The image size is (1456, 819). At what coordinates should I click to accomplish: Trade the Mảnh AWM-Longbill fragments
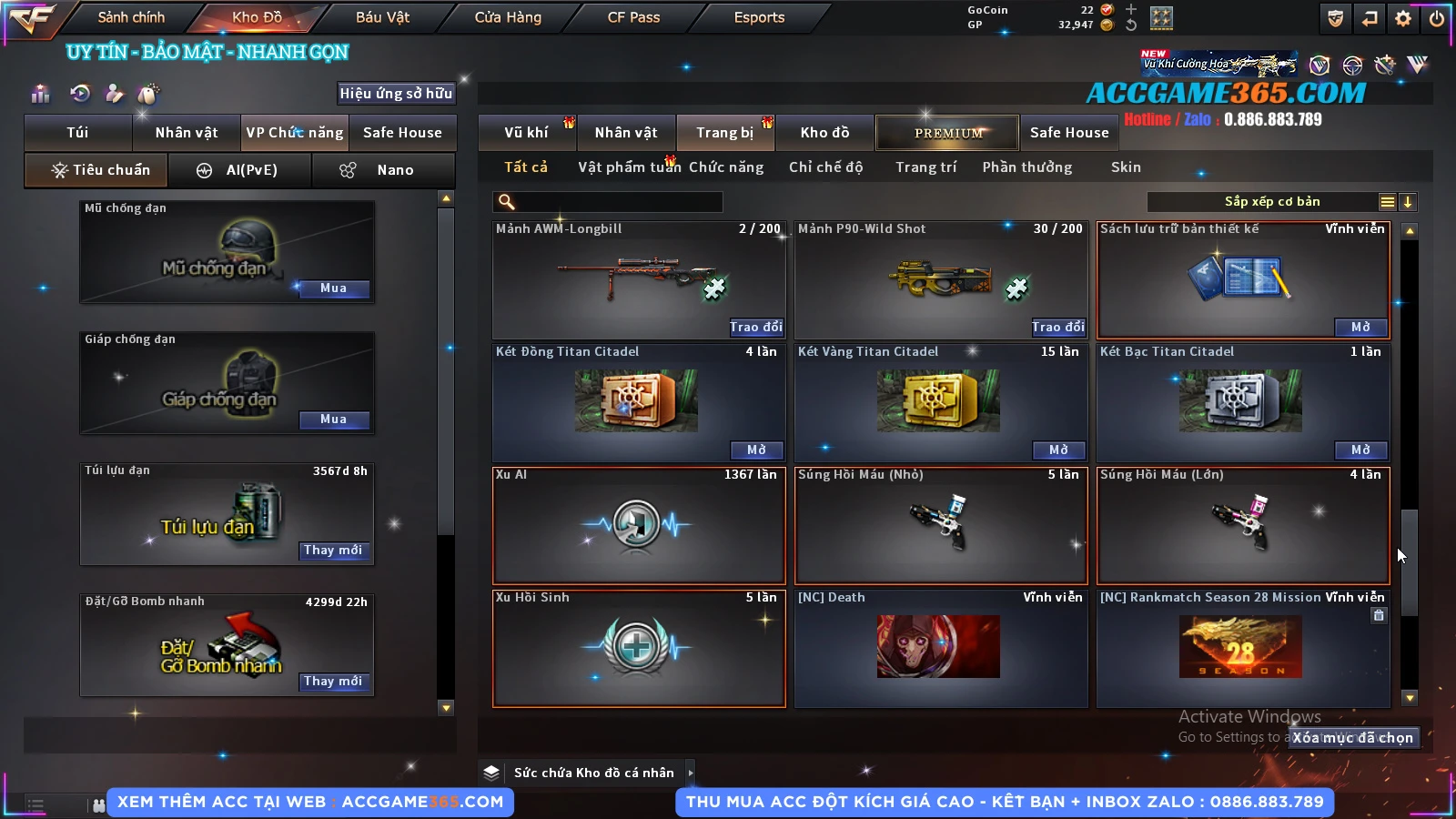[x=755, y=327]
